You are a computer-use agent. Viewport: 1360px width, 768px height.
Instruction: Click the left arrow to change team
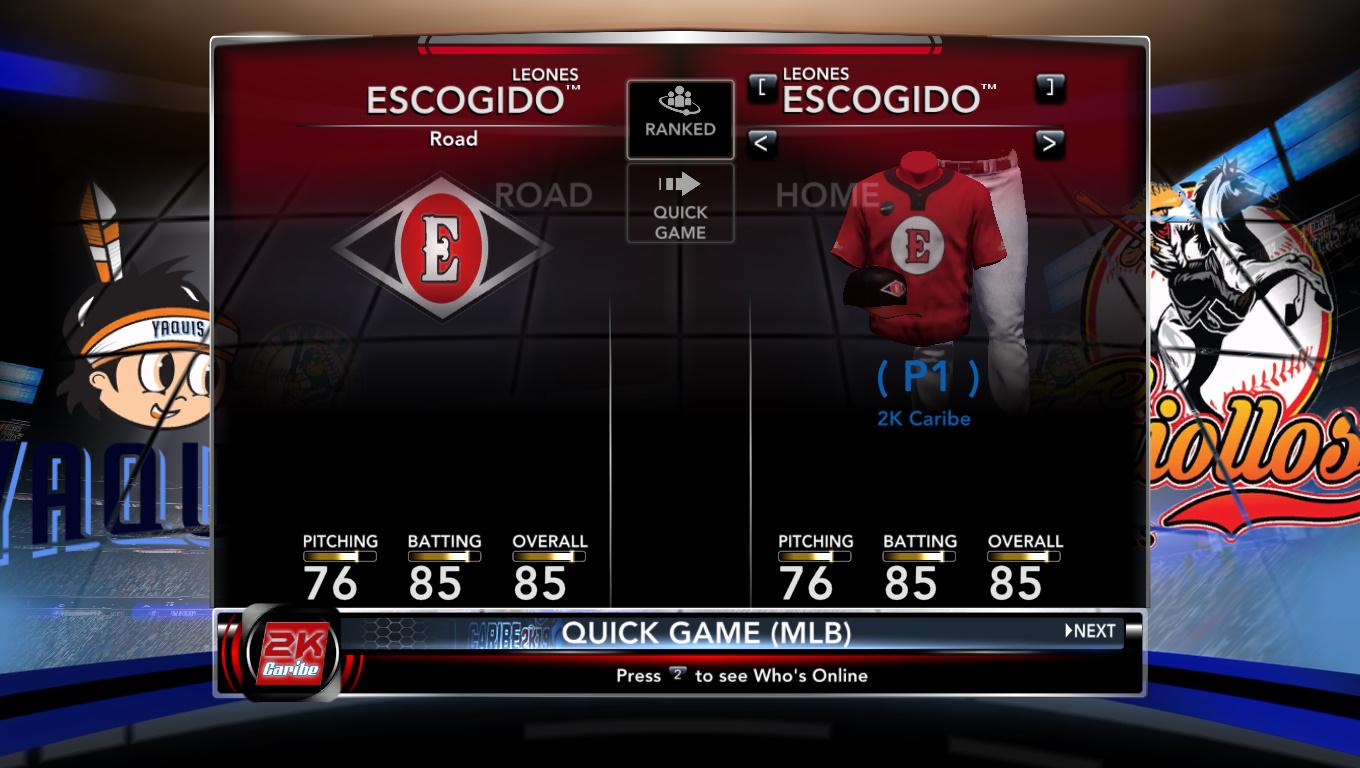(x=761, y=143)
